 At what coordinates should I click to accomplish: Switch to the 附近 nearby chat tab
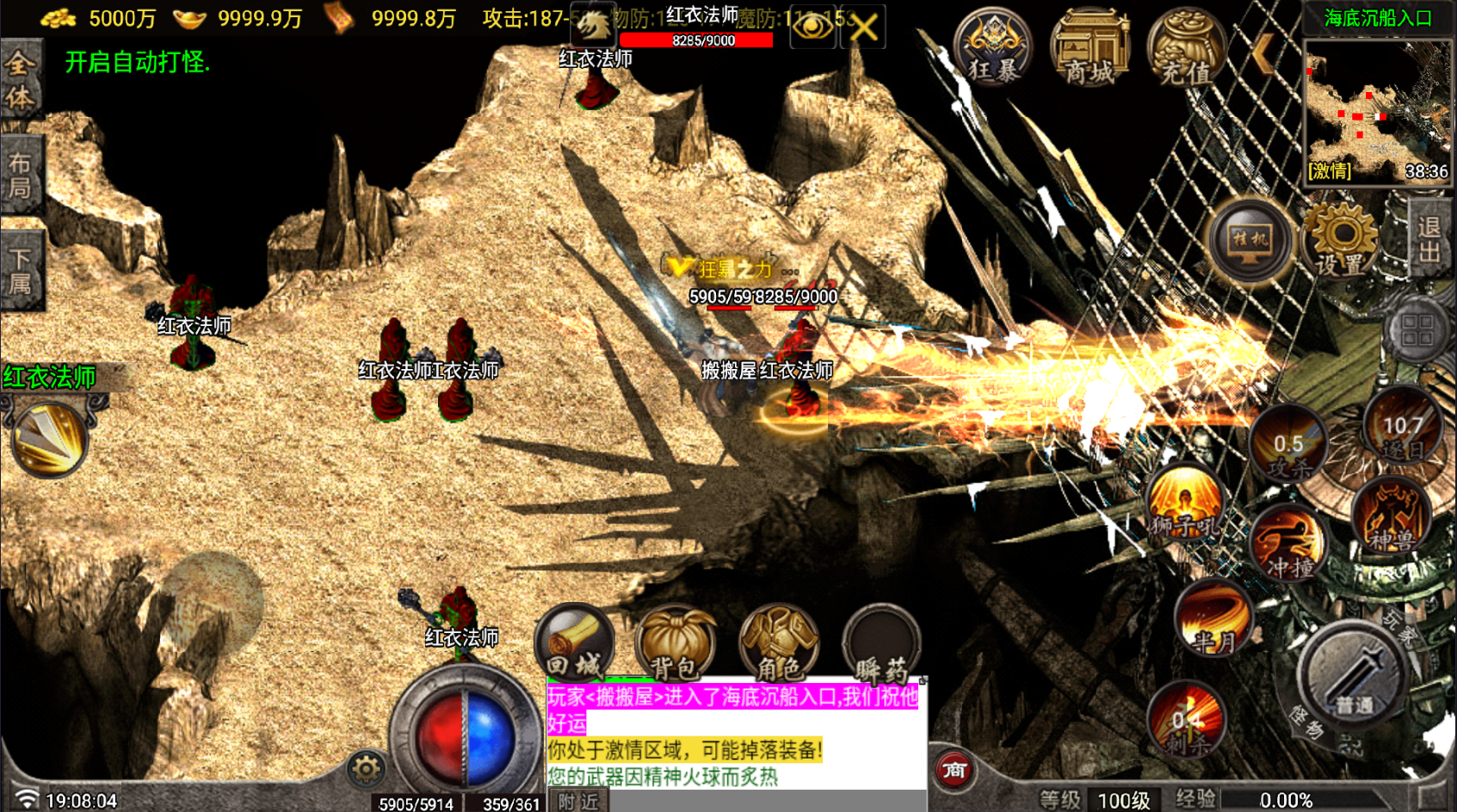tap(578, 802)
